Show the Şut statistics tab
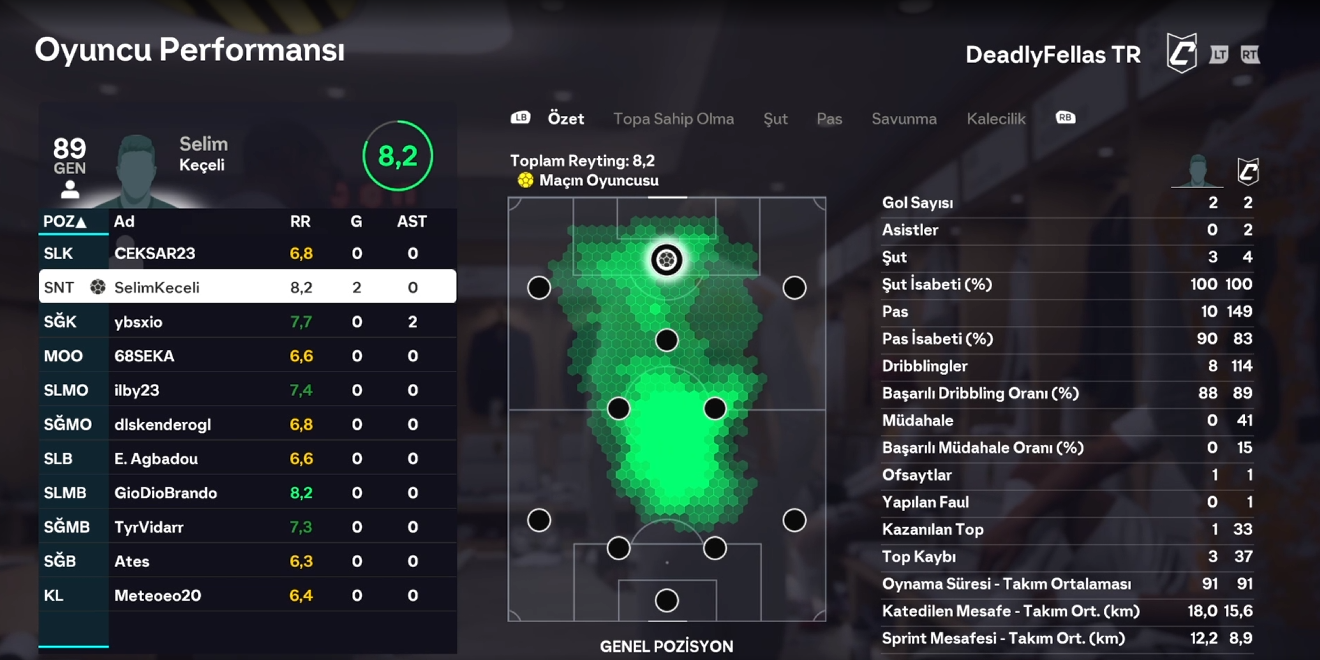1320x660 pixels. [775, 119]
